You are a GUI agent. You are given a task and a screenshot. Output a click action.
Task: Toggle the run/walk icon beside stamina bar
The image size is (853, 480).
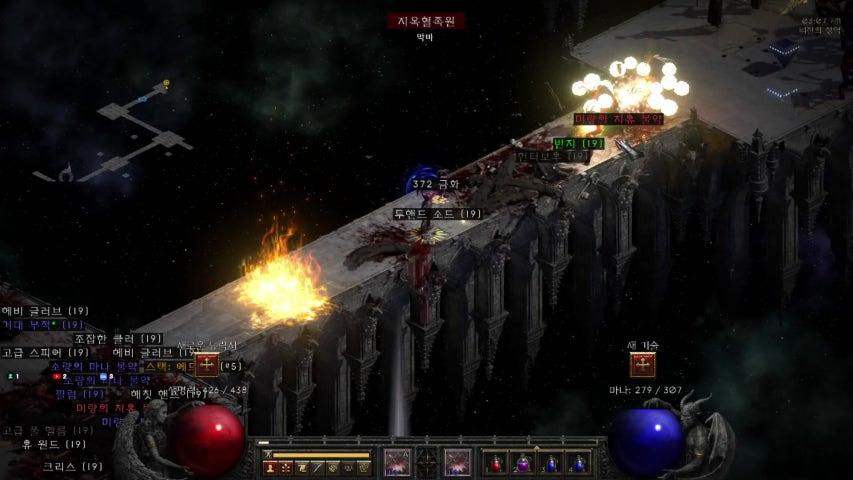click(x=264, y=455)
